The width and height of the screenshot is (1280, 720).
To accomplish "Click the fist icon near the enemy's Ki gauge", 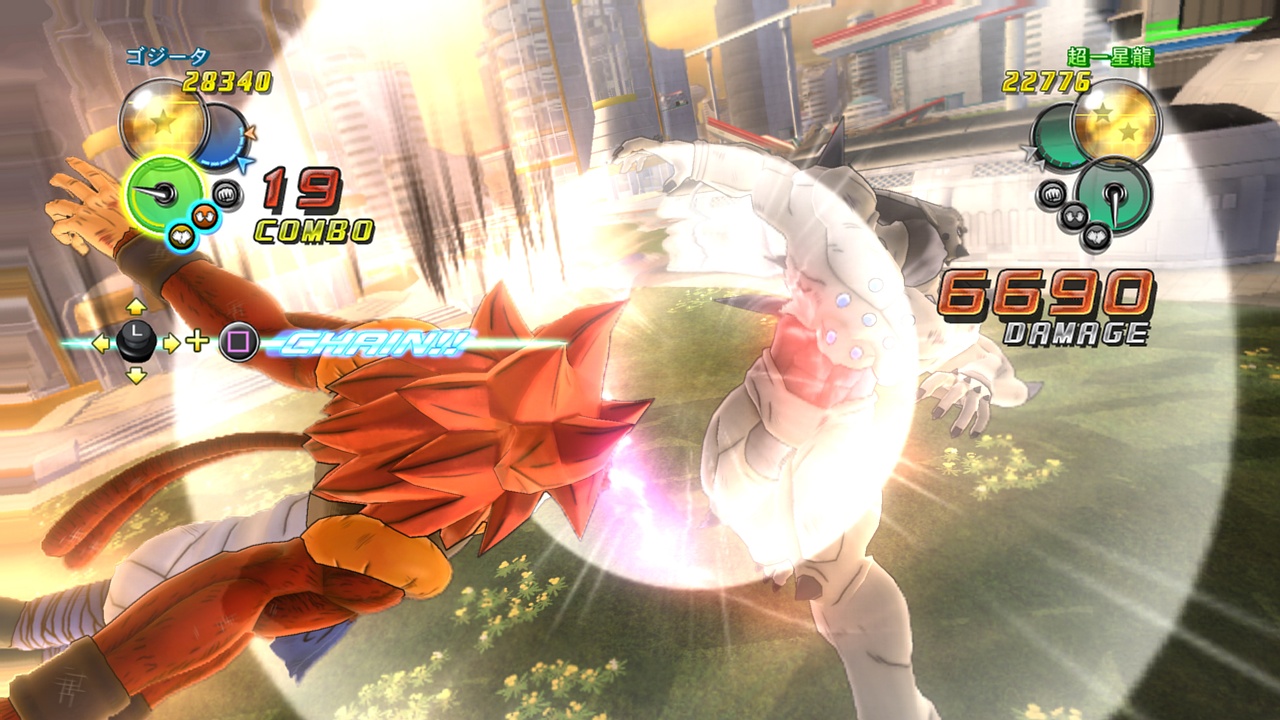I will pos(1051,194).
